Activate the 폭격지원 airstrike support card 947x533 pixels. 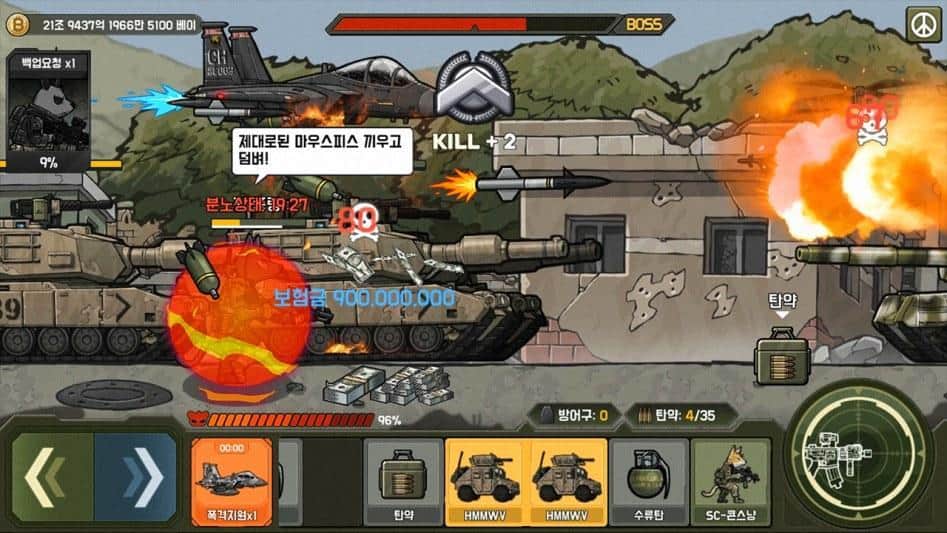(x=231, y=481)
